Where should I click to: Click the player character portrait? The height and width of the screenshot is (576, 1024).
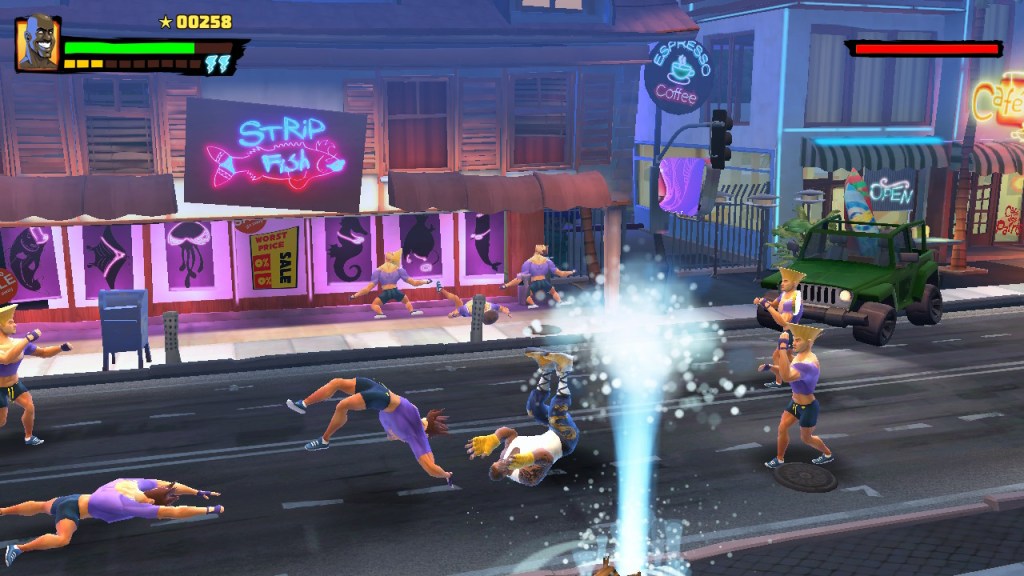tap(37, 43)
